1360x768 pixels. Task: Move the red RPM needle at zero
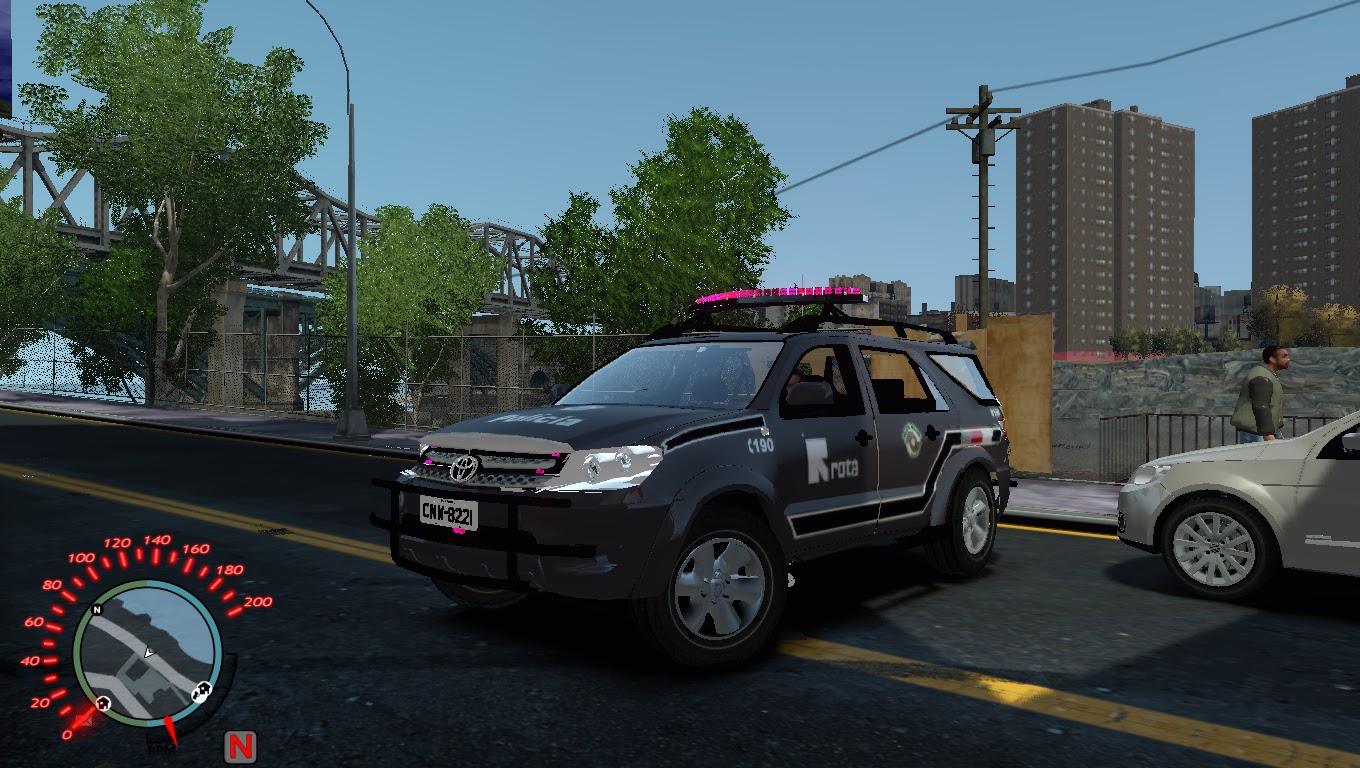(x=169, y=731)
